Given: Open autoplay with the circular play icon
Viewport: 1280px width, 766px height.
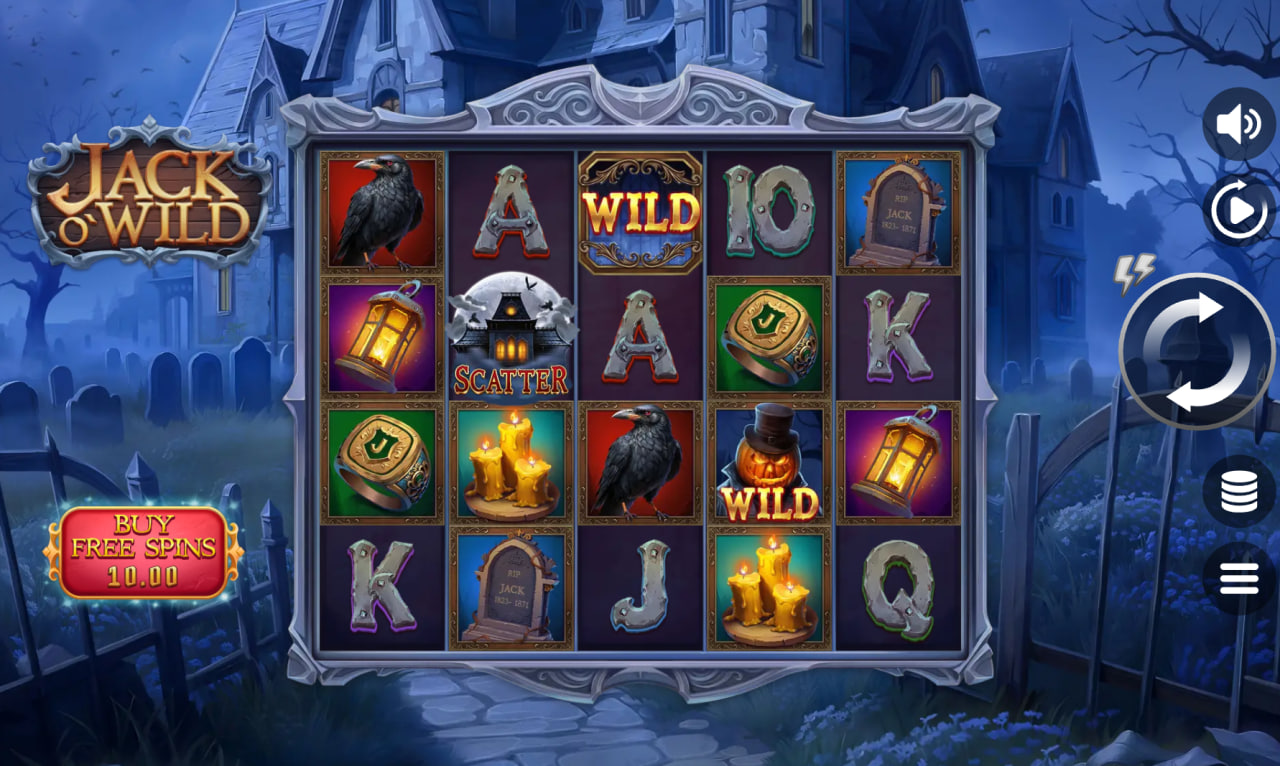Looking at the screenshot, I should click(x=1238, y=207).
